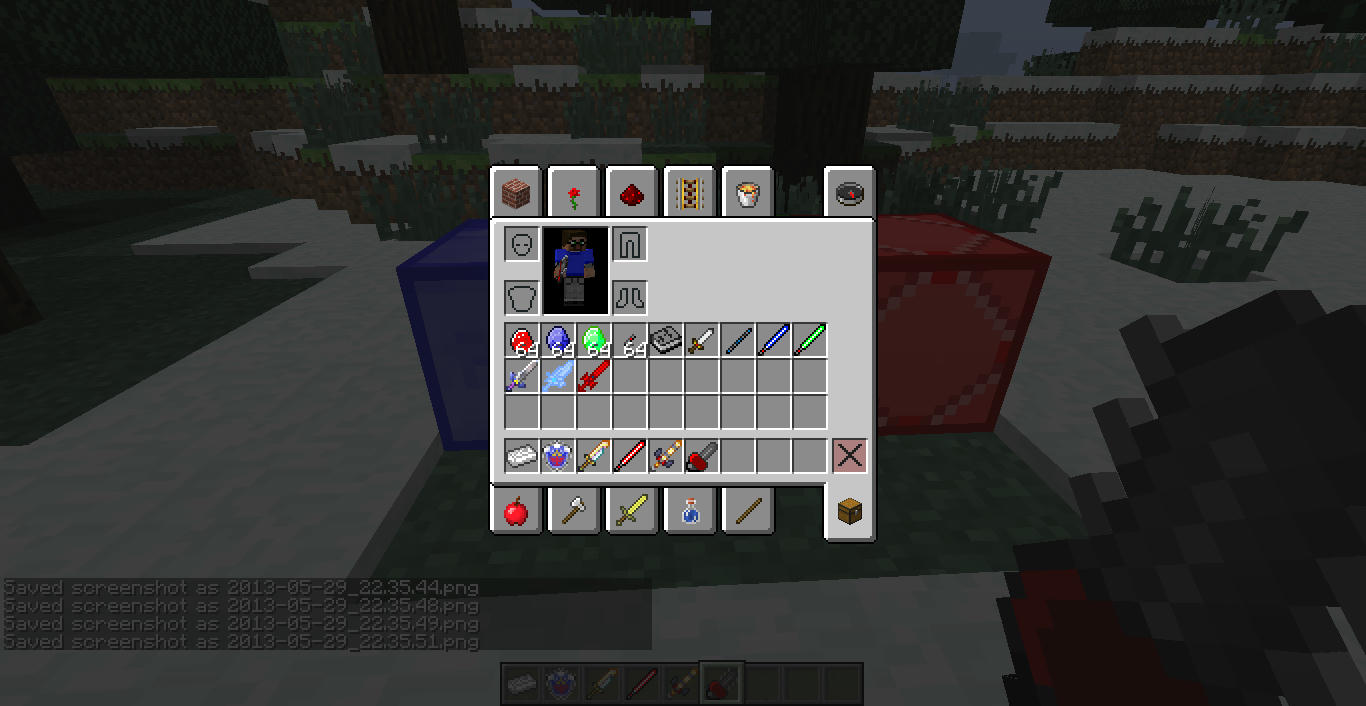Select the Combat golden sword tab
Image resolution: width=1366 pixels, height=706 pixels.
click(632, 512)
